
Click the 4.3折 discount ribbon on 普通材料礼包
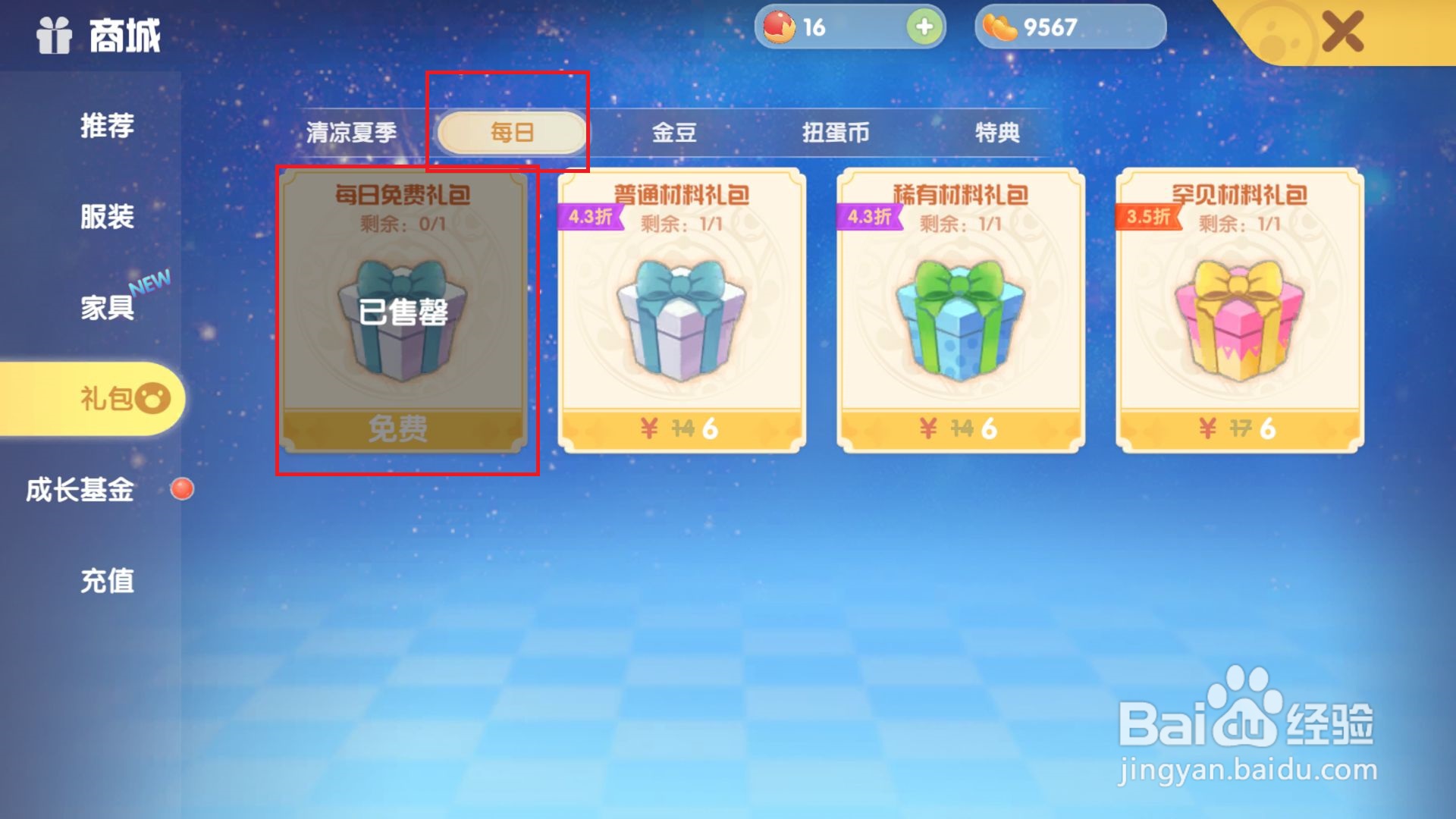(x=588, y=218)
